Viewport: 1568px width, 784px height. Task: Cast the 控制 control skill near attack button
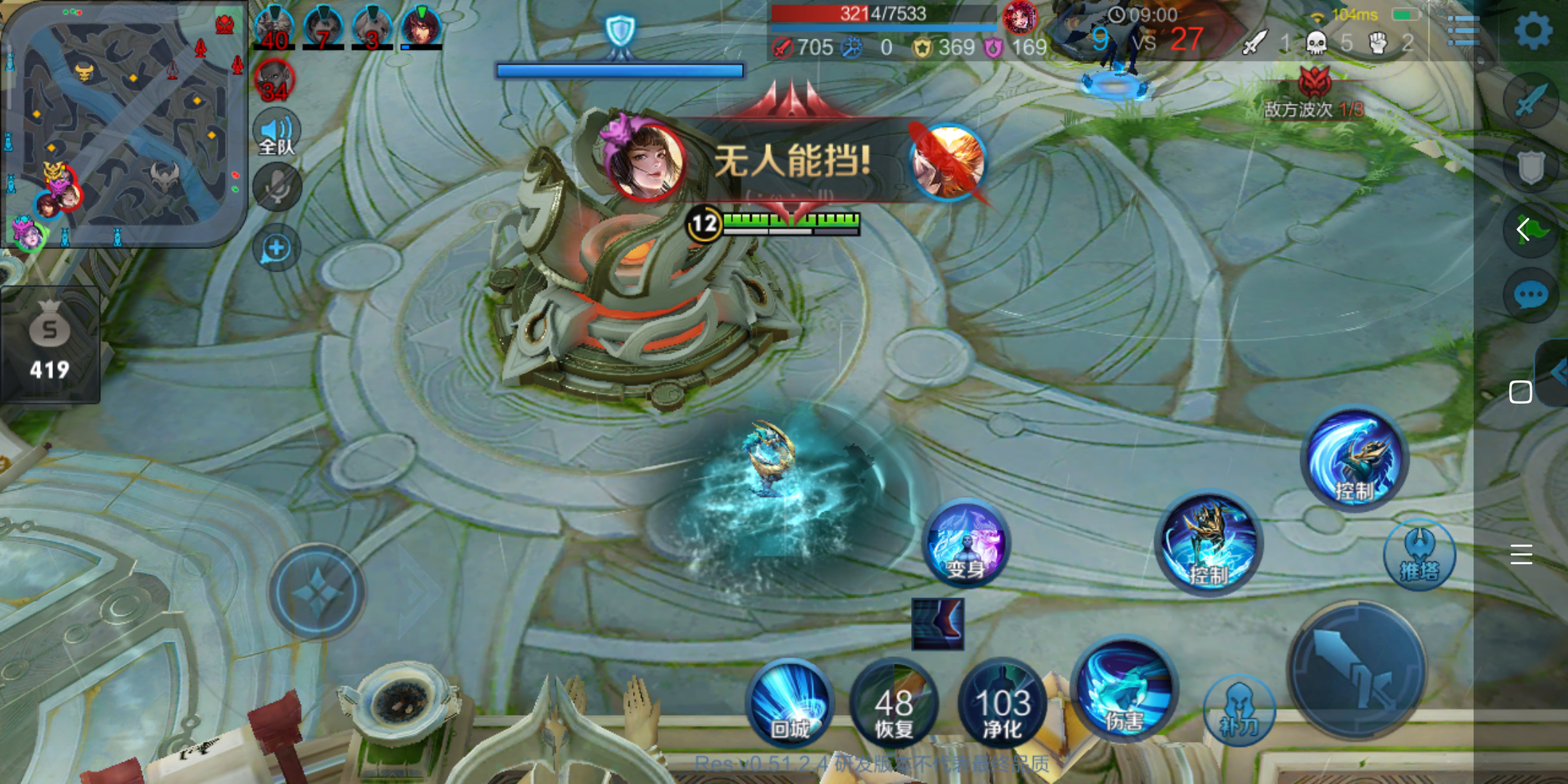(1209, 546)
